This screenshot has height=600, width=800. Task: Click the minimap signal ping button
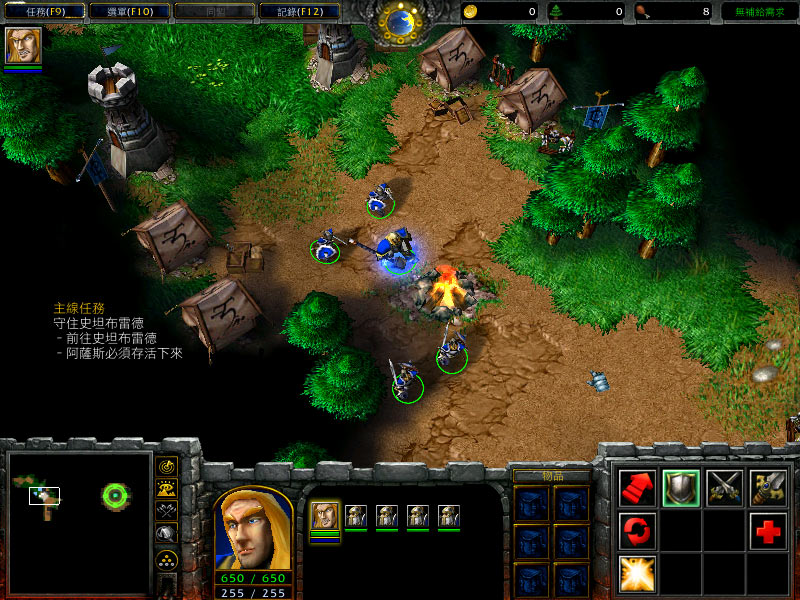[x=167, y=466]
